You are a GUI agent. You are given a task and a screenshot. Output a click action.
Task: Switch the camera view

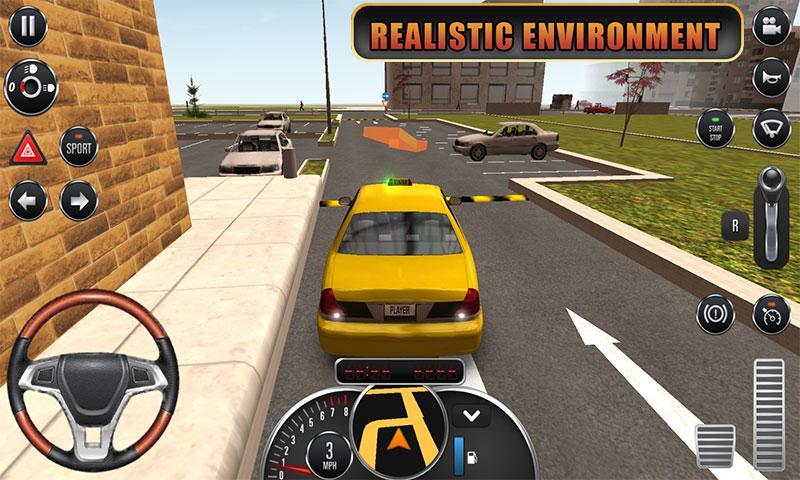pos(771,27)
